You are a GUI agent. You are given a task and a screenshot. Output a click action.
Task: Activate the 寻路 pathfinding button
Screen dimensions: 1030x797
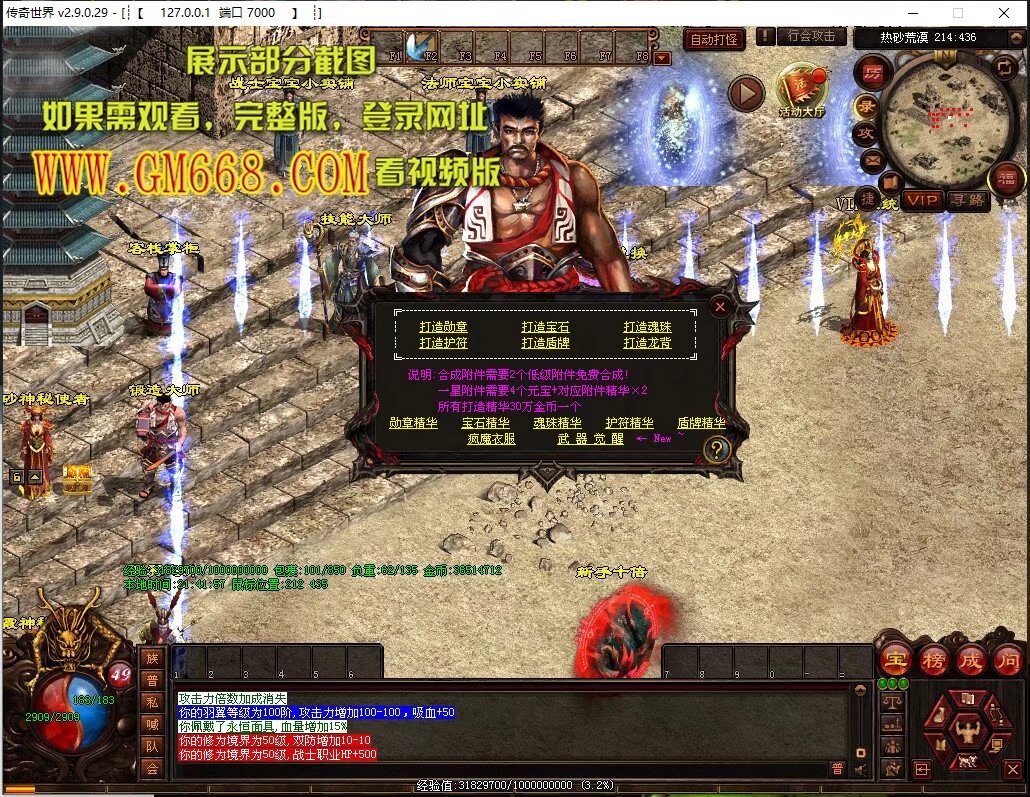pyautogui.click(x=967, y=200)
